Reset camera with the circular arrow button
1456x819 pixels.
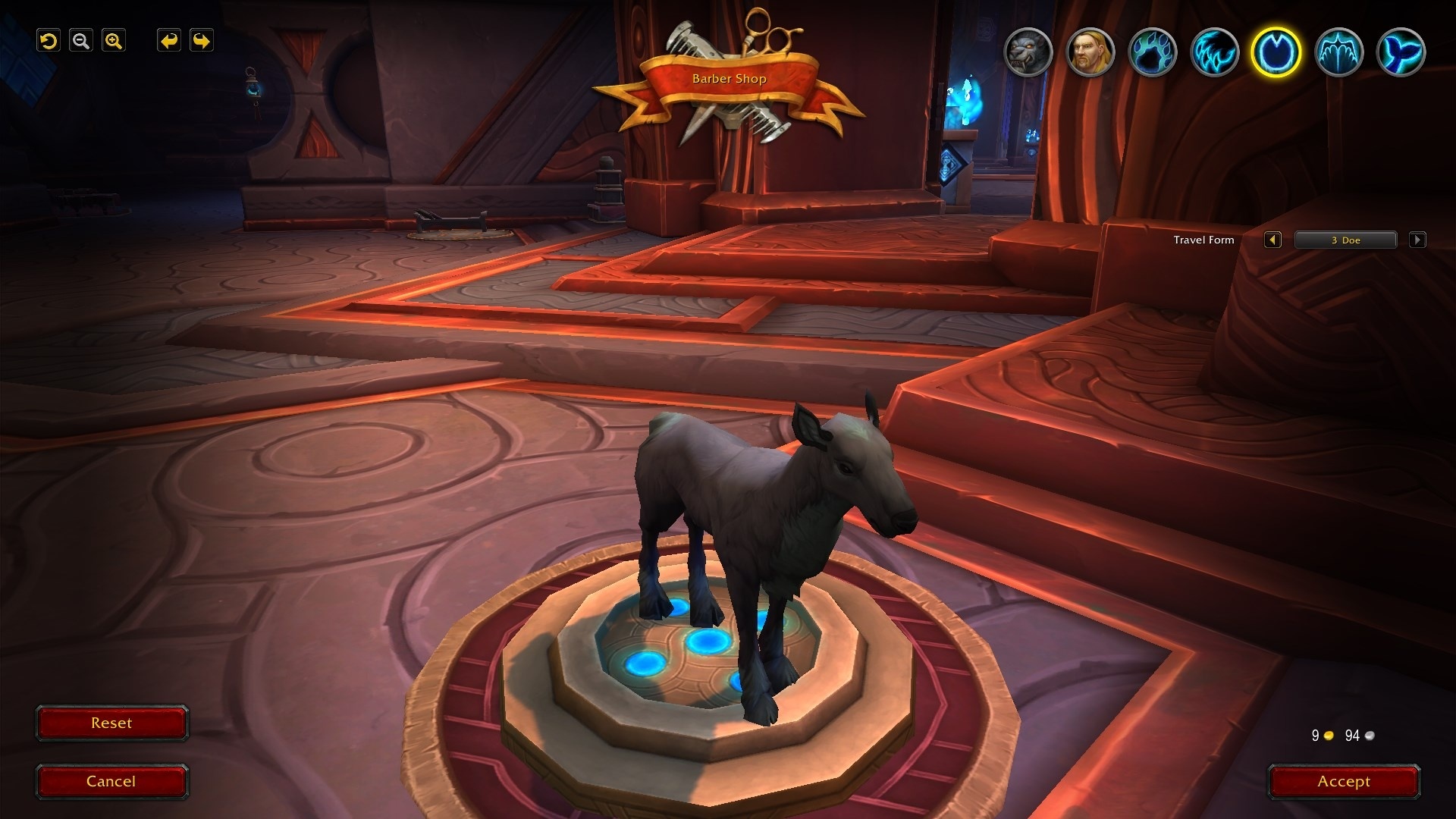point(49,41)
